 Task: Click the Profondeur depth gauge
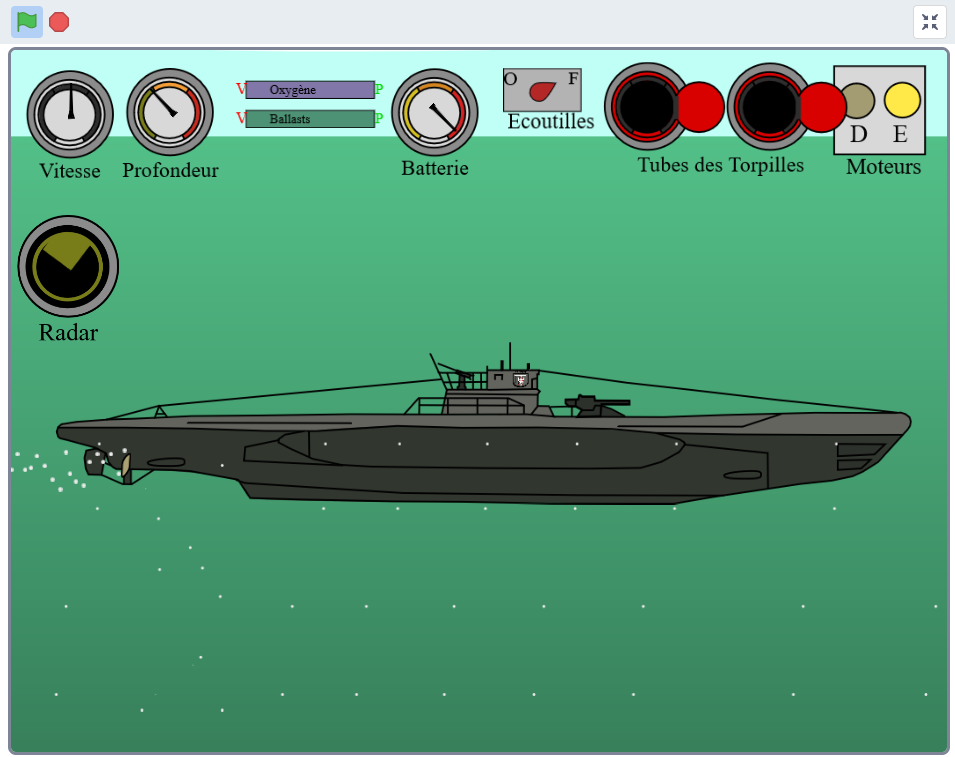point(170,112)
